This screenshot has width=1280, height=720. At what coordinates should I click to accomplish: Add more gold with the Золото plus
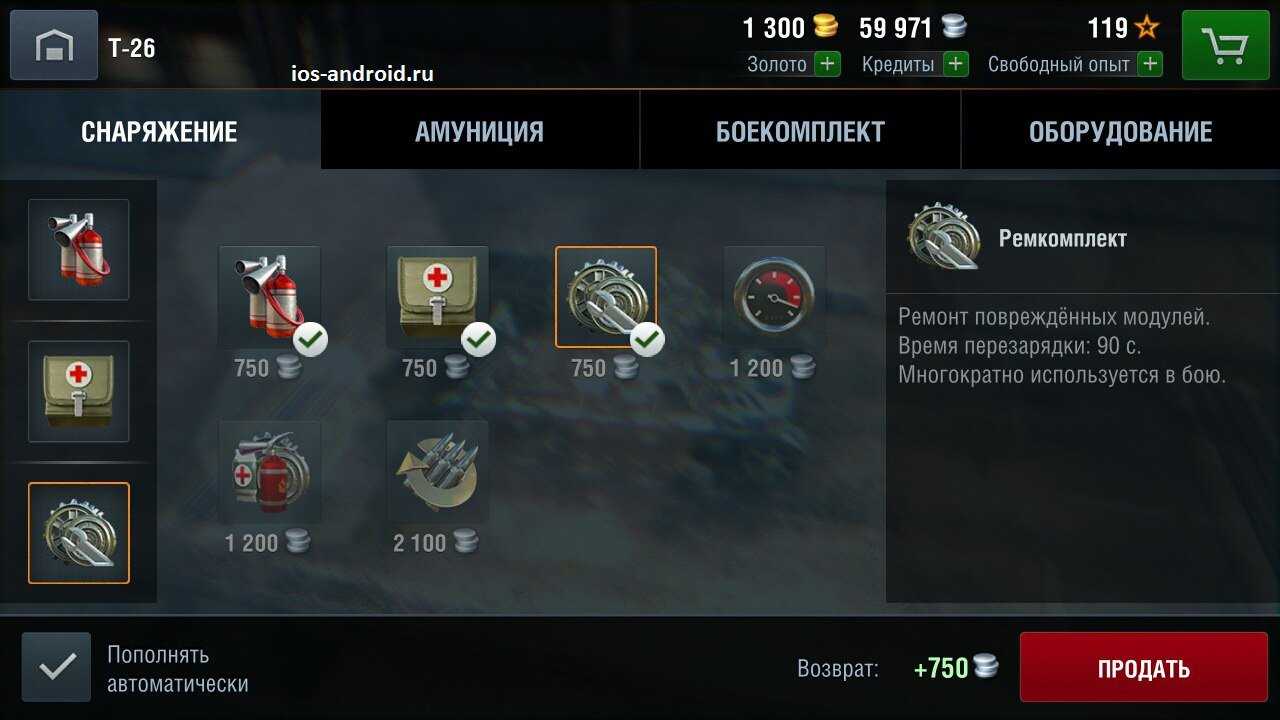click(827, 65)
